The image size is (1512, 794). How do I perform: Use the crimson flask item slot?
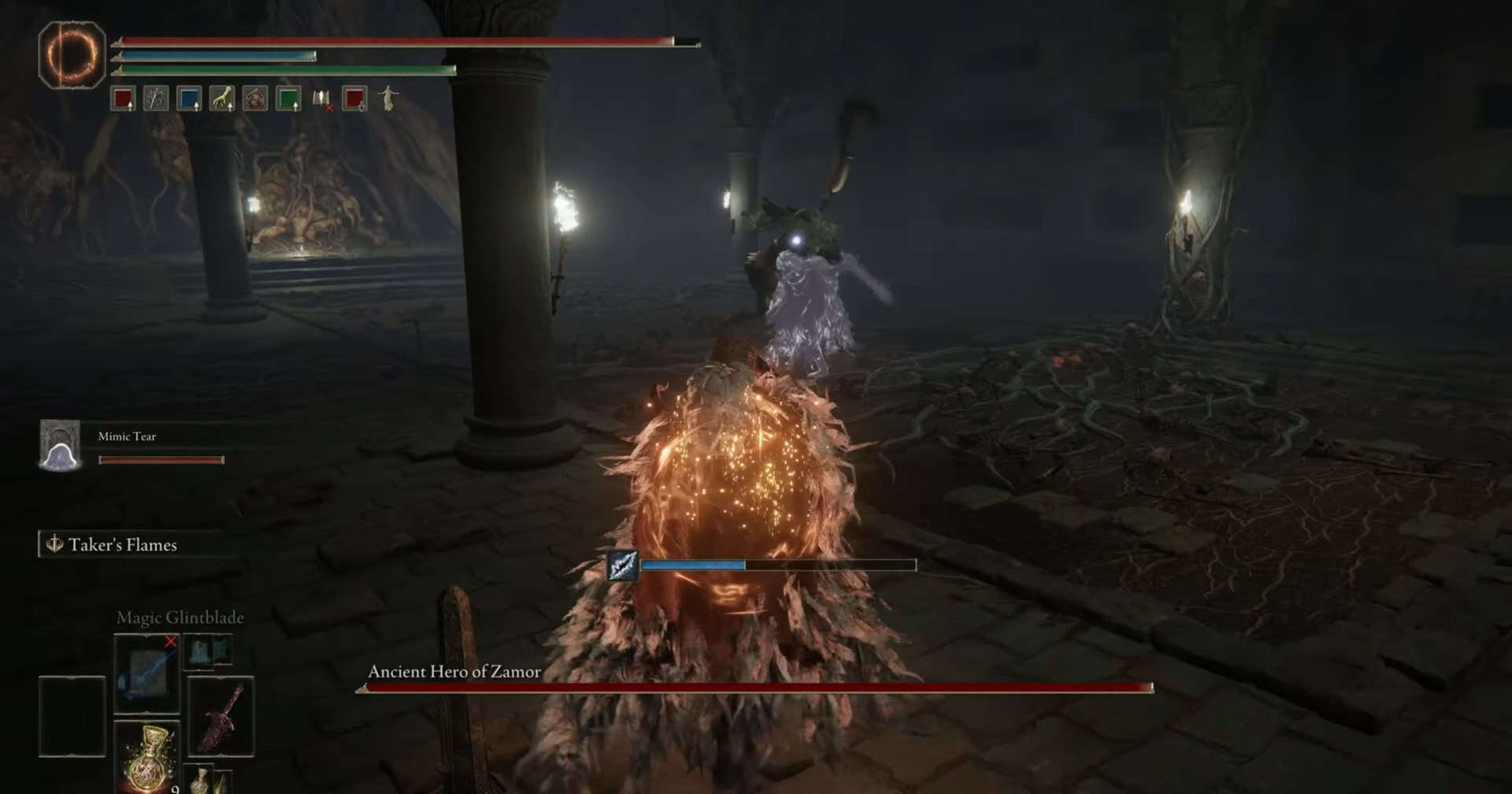pyautogui.click(x=147, y=758)
